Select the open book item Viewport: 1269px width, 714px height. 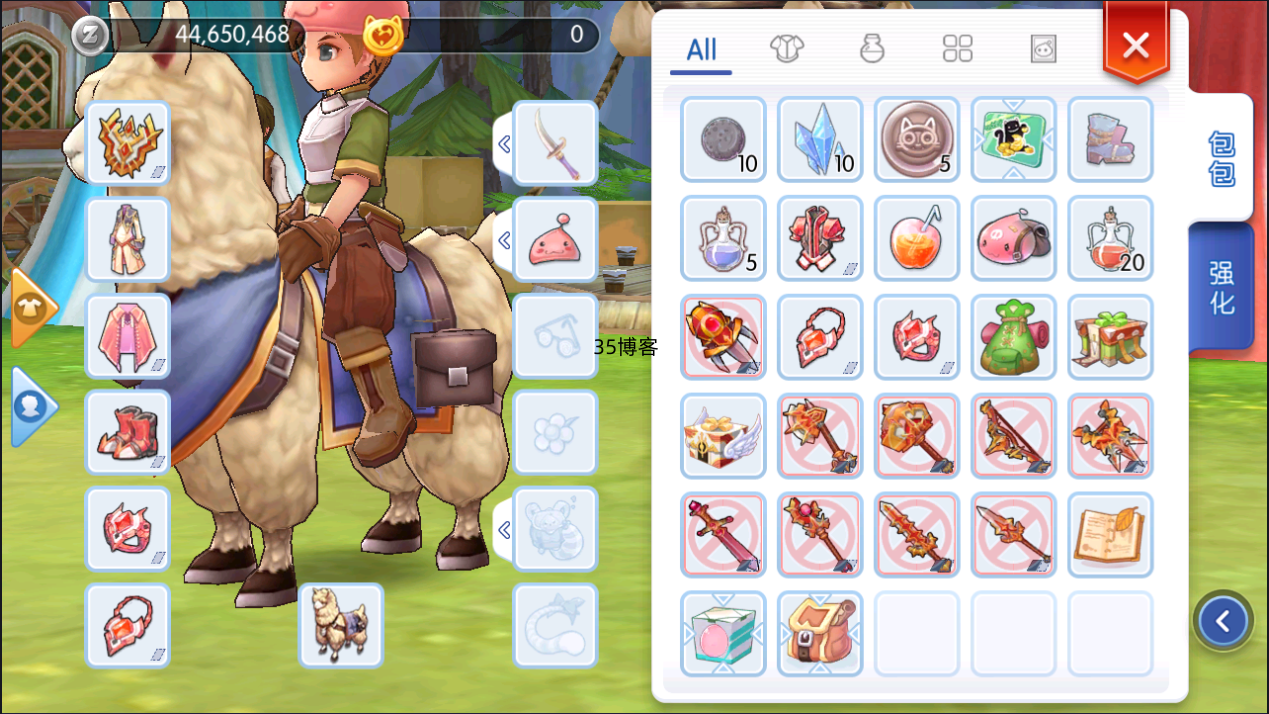(1110, 534)
